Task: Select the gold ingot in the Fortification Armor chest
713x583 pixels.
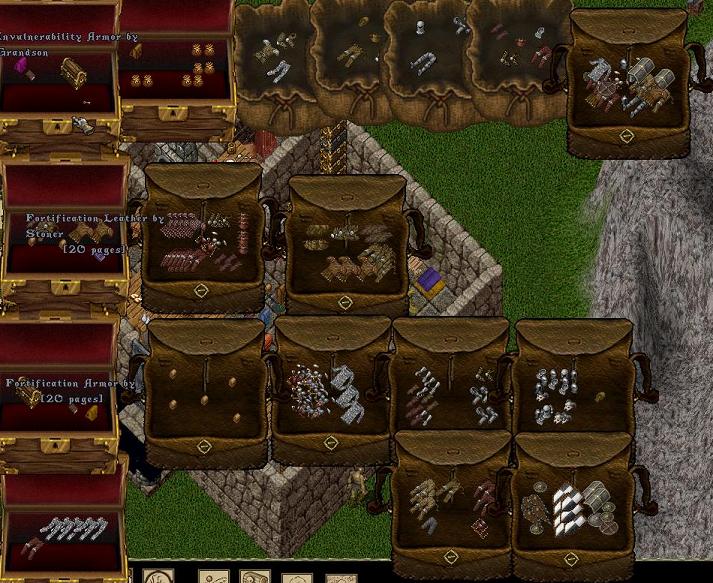Action: [91, 412]
